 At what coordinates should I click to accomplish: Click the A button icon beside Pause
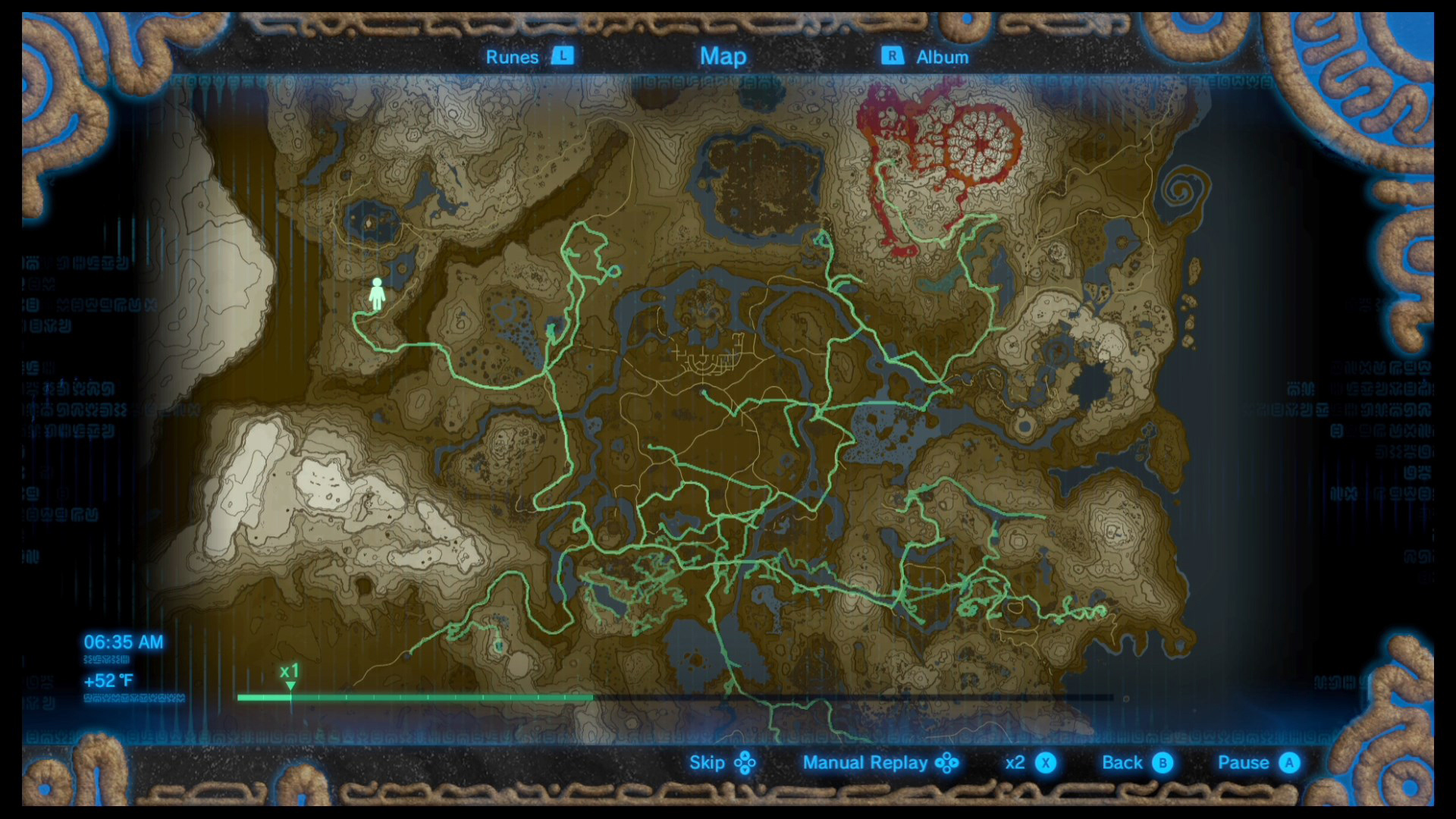[x=1289, y=763]
